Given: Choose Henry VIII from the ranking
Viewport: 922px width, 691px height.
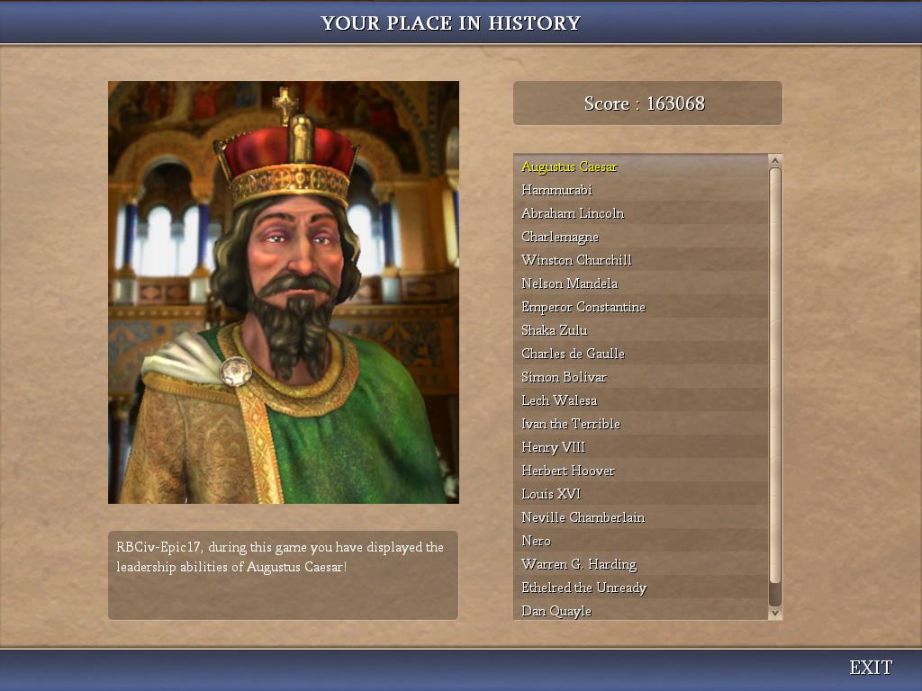Looking at the screenshot, I should point(553,447).
